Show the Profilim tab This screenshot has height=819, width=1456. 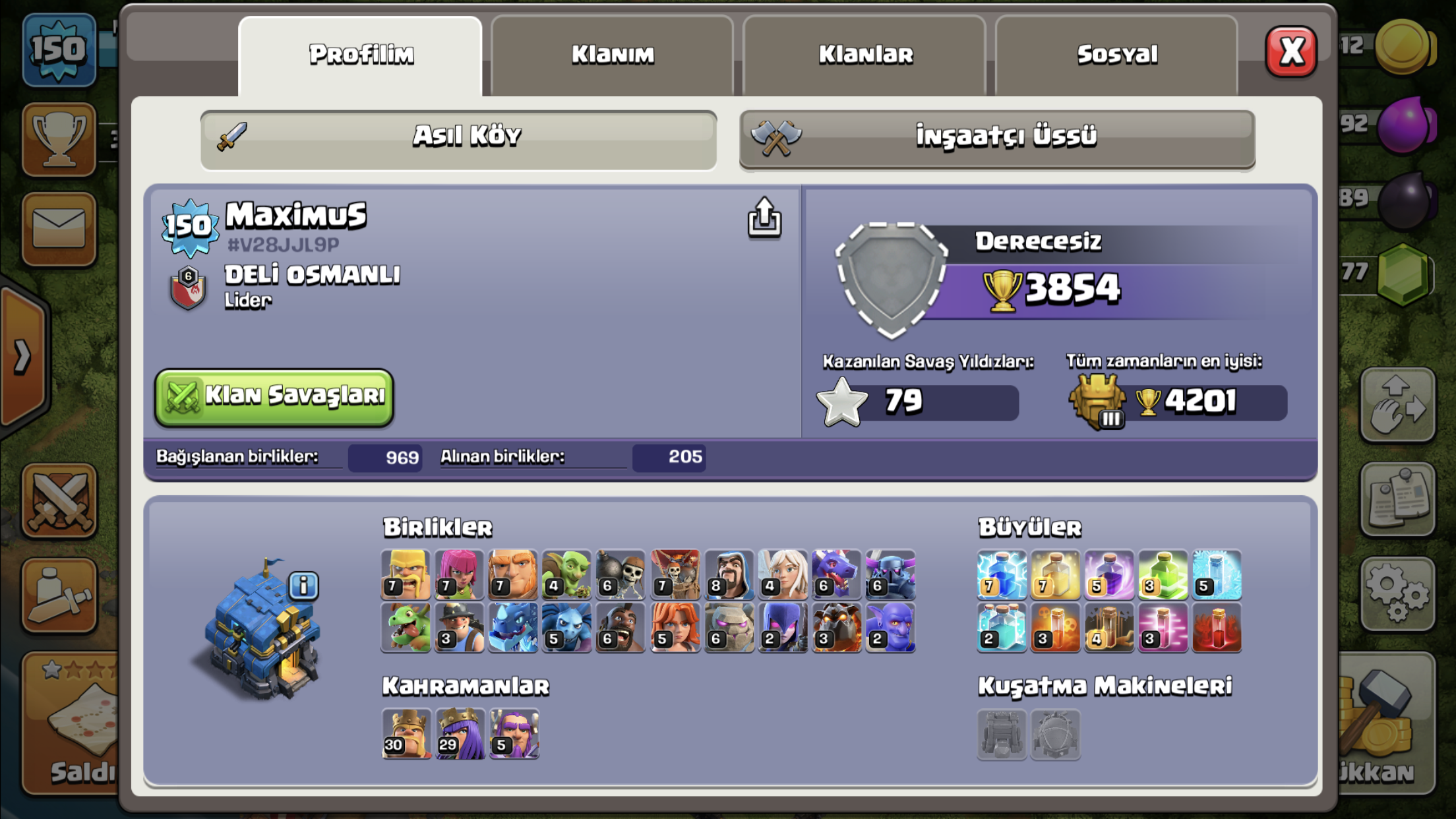[361, 55]
